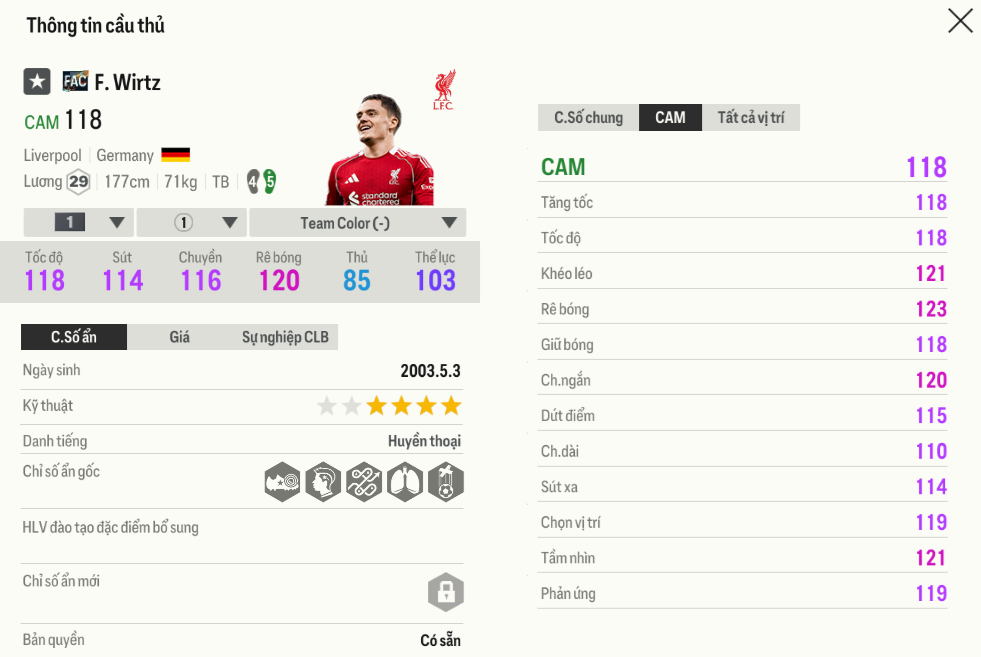This screenshot has height=657, width=981.
Task: Open the Team Color dropdown
Action: pos(357,222)
